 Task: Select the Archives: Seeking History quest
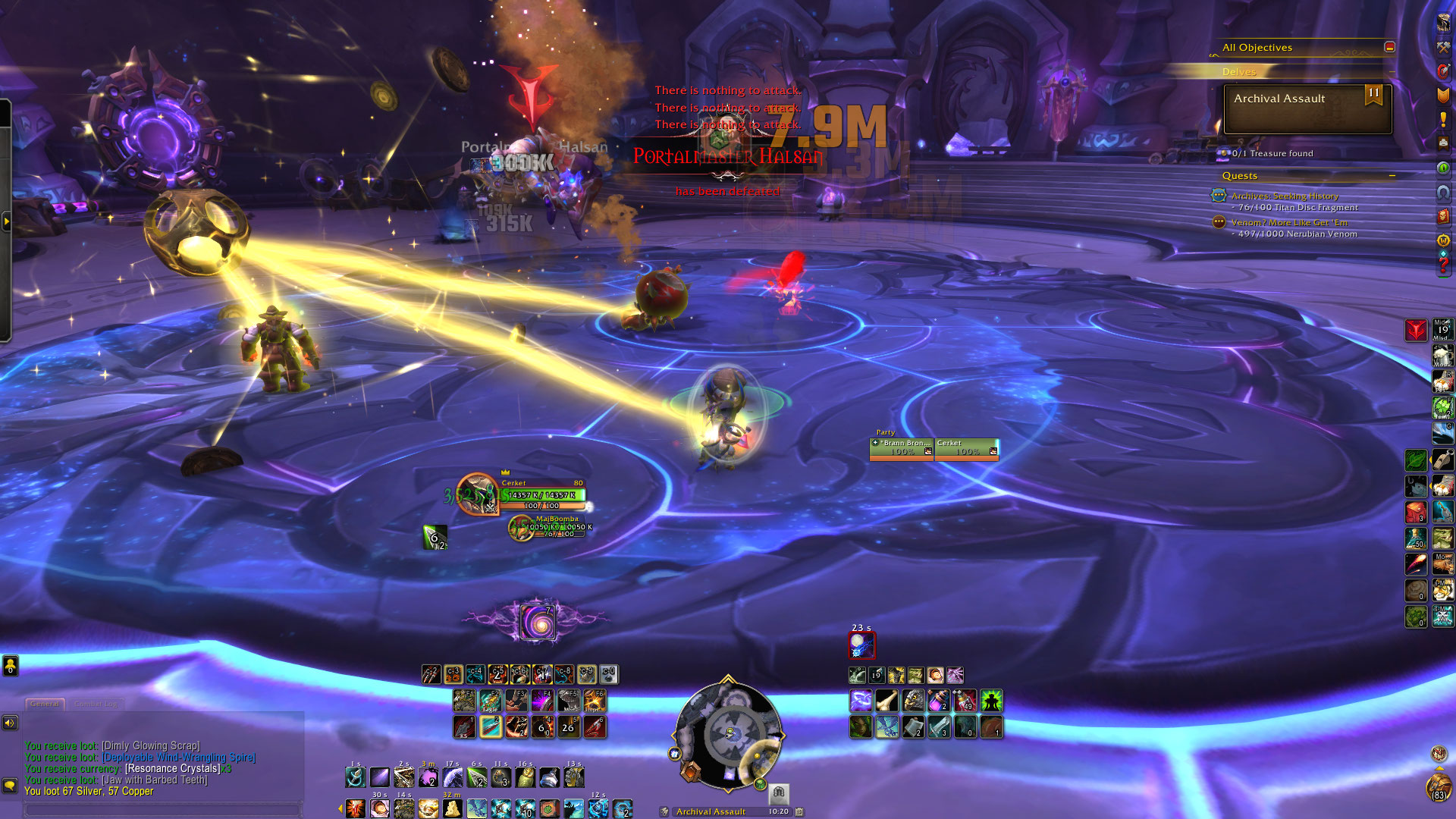coord(1285,196)
